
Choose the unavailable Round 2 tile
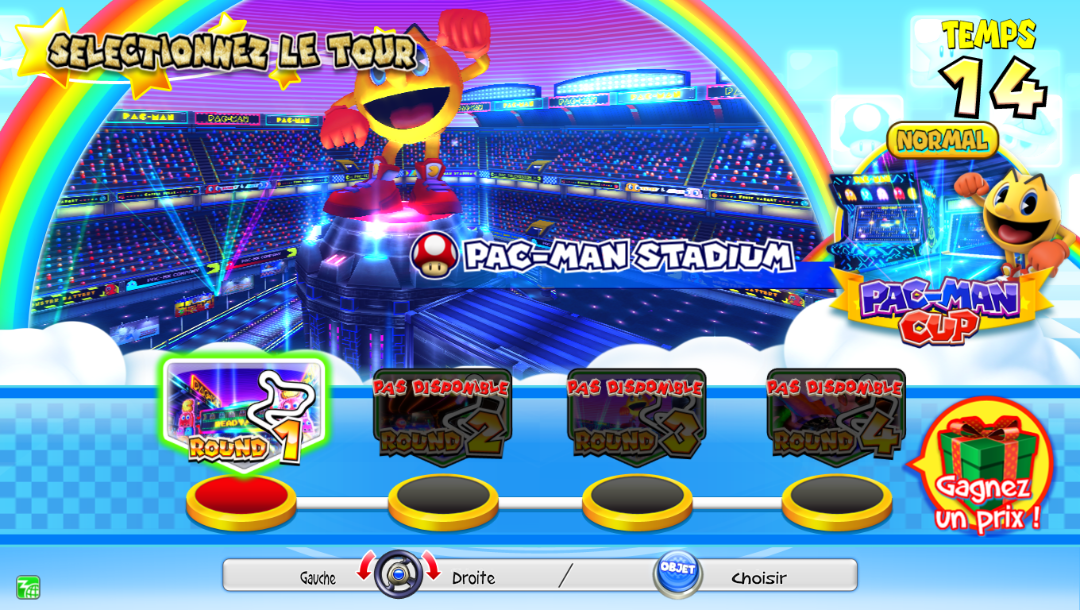pos(441,413)
